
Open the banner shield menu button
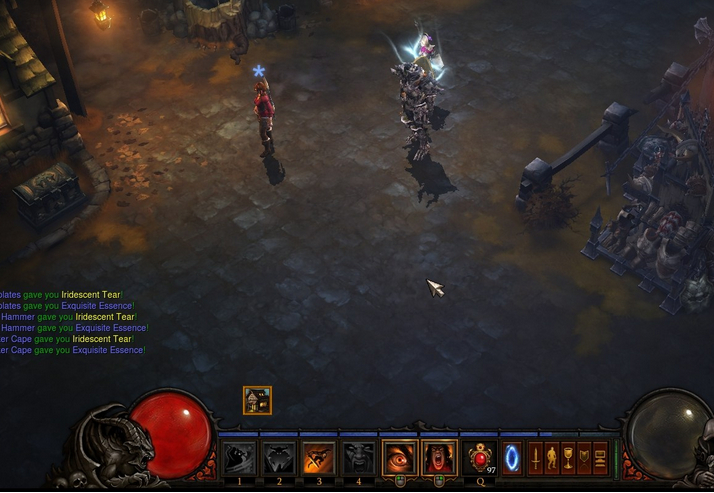coord(584,458)
